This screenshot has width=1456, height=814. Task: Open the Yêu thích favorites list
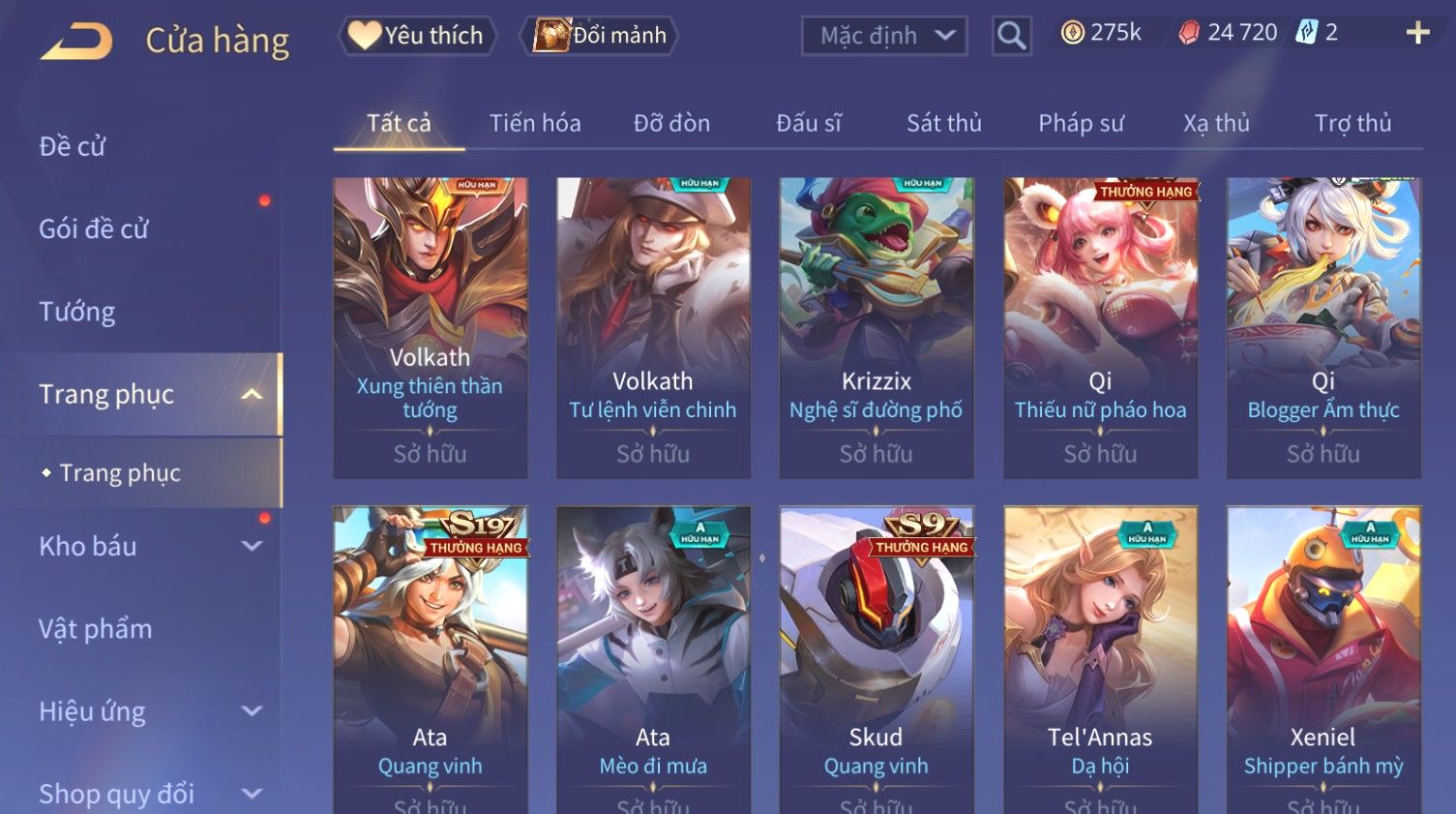click(417, 36)
